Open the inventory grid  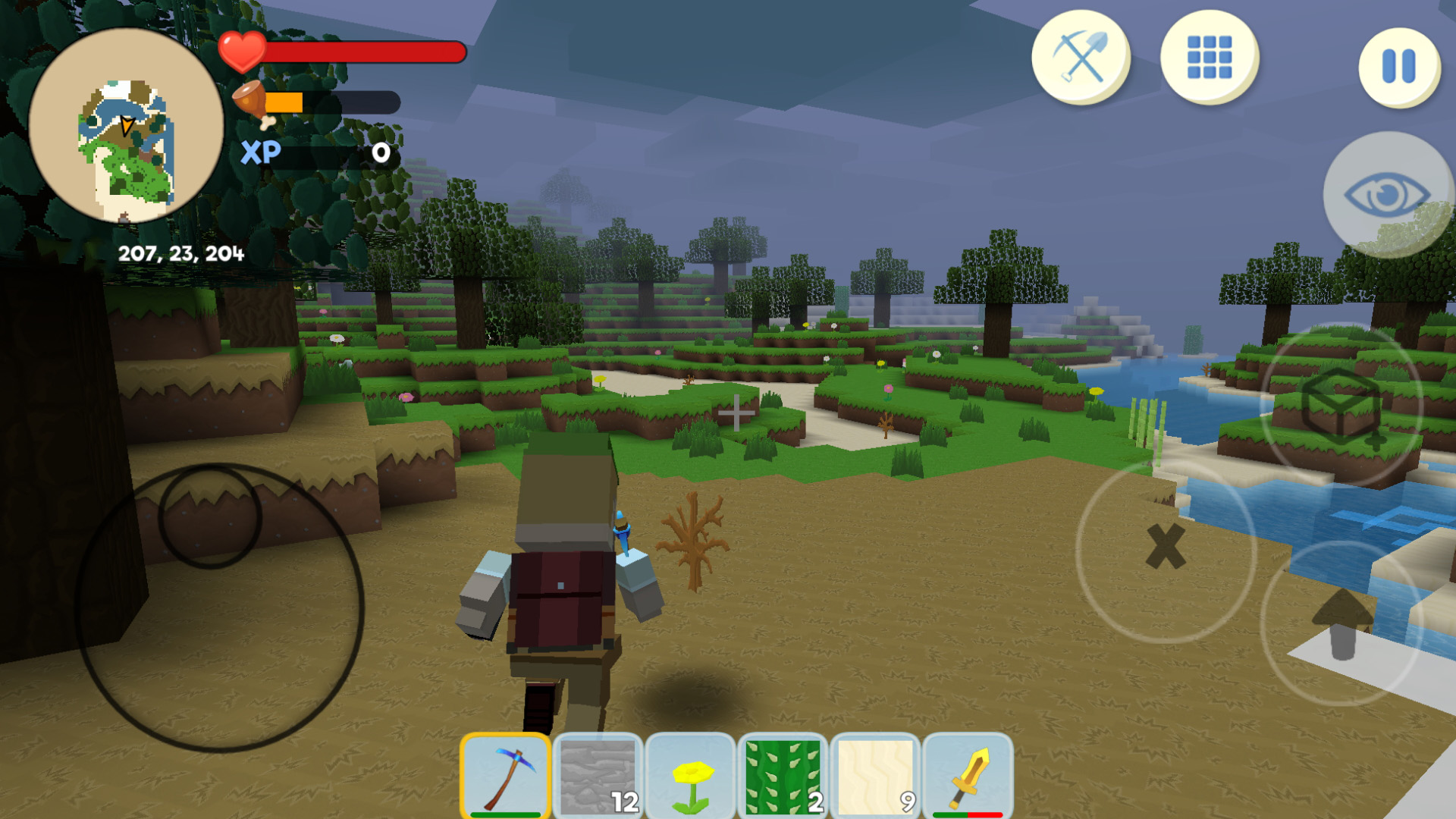pos(1209,58)
